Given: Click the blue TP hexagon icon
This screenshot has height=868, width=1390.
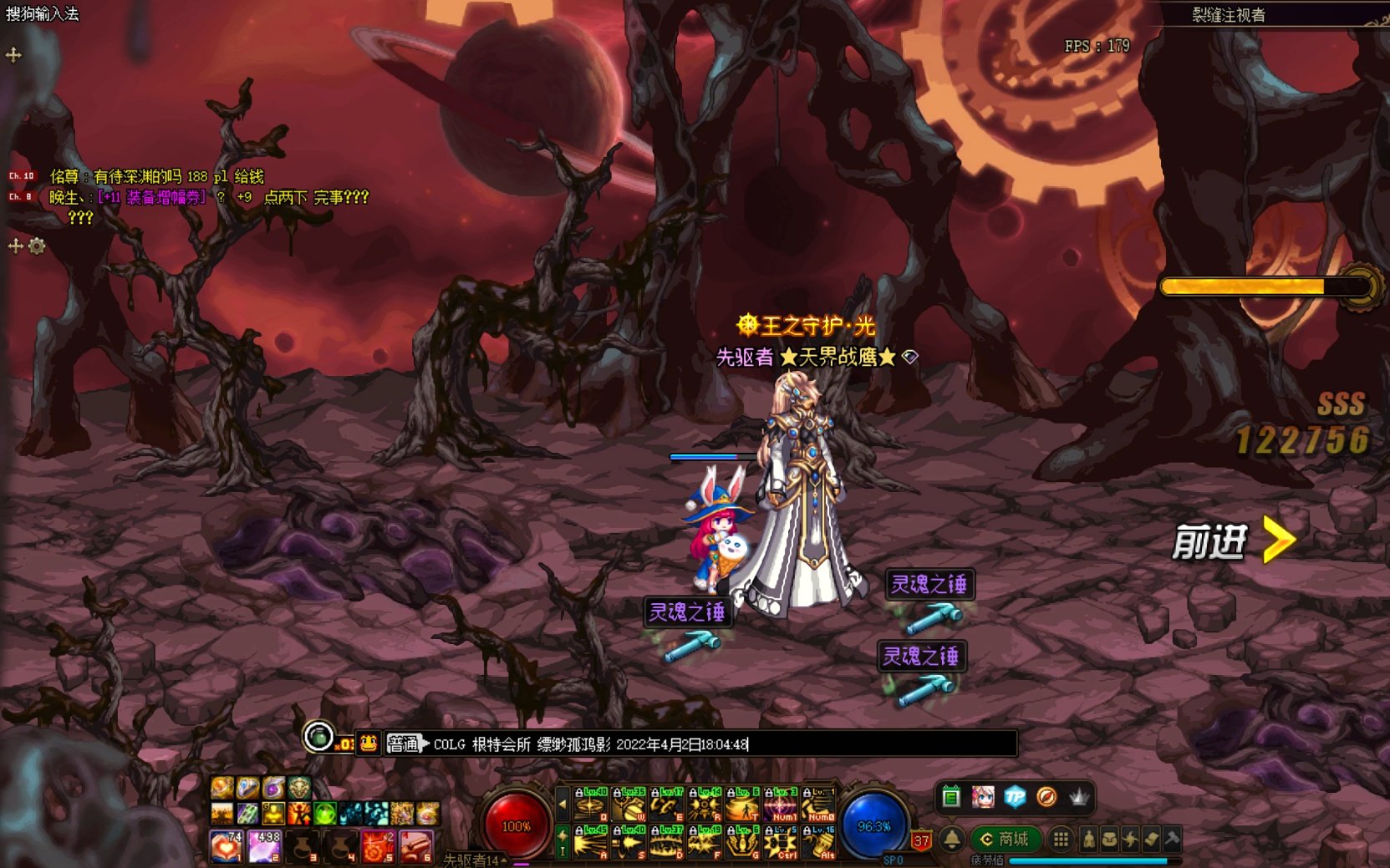Looking at the screenshot, I should pyautogui.click(x=1015, y=797).
